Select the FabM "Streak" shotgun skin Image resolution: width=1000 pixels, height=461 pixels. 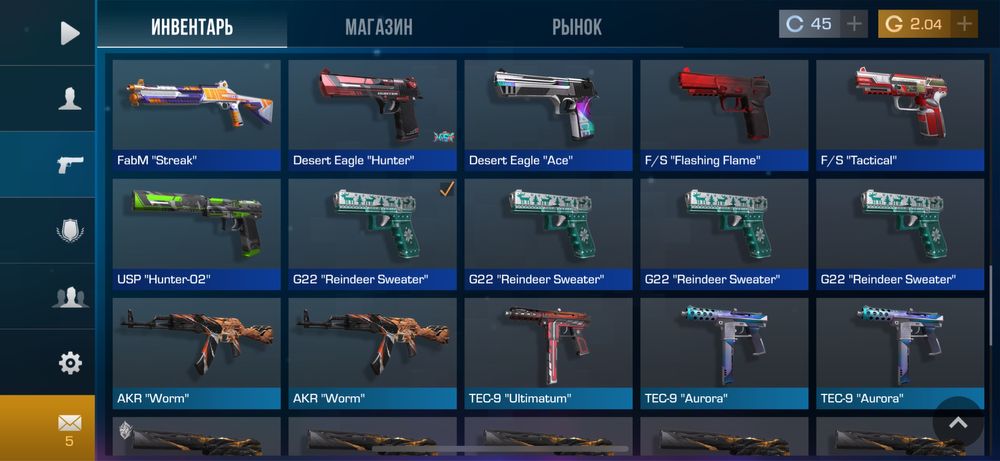[196, 114]
